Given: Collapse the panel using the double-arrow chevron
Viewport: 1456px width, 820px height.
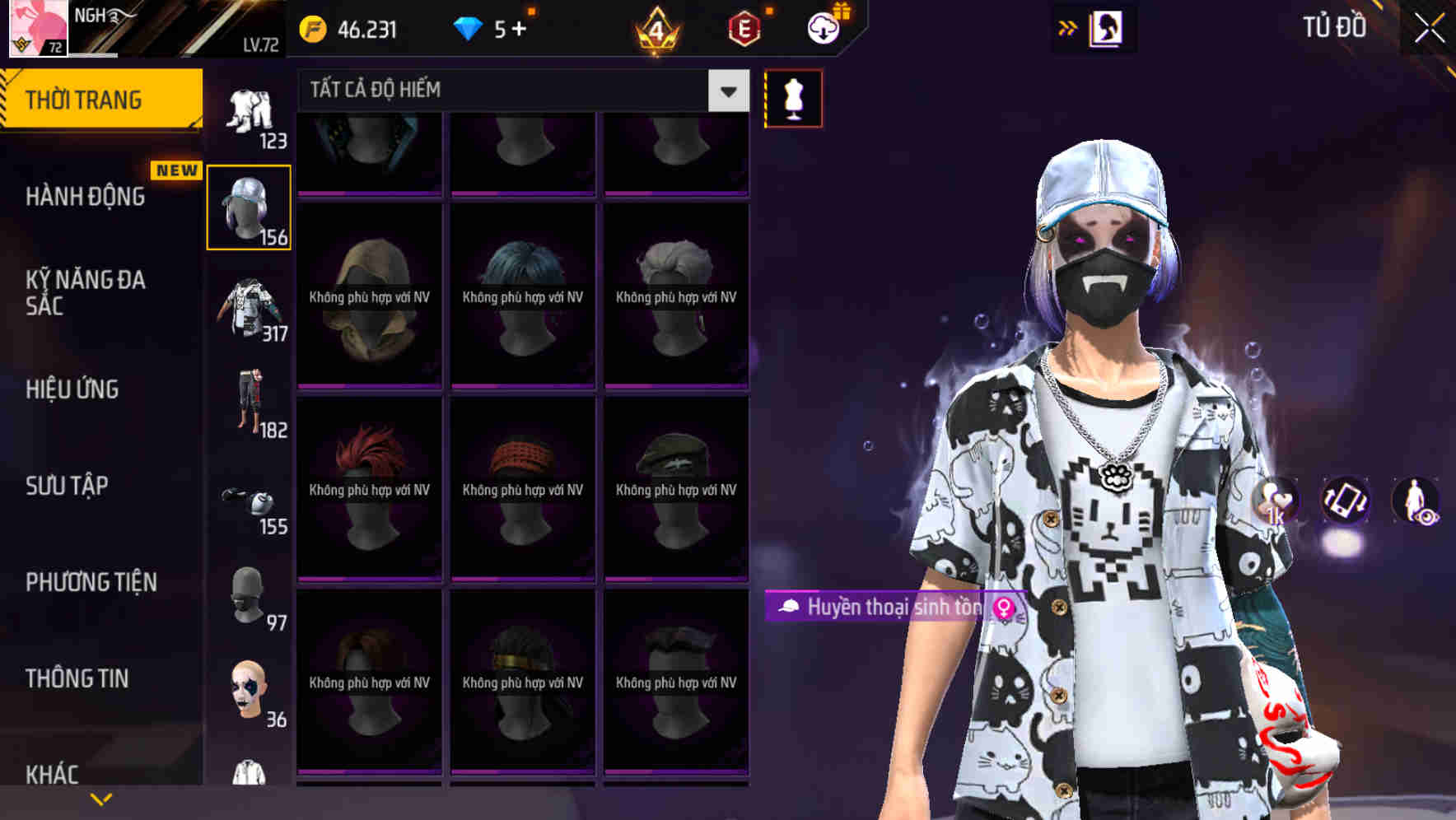Looking at the screenshot, I should click(1068, 27).
